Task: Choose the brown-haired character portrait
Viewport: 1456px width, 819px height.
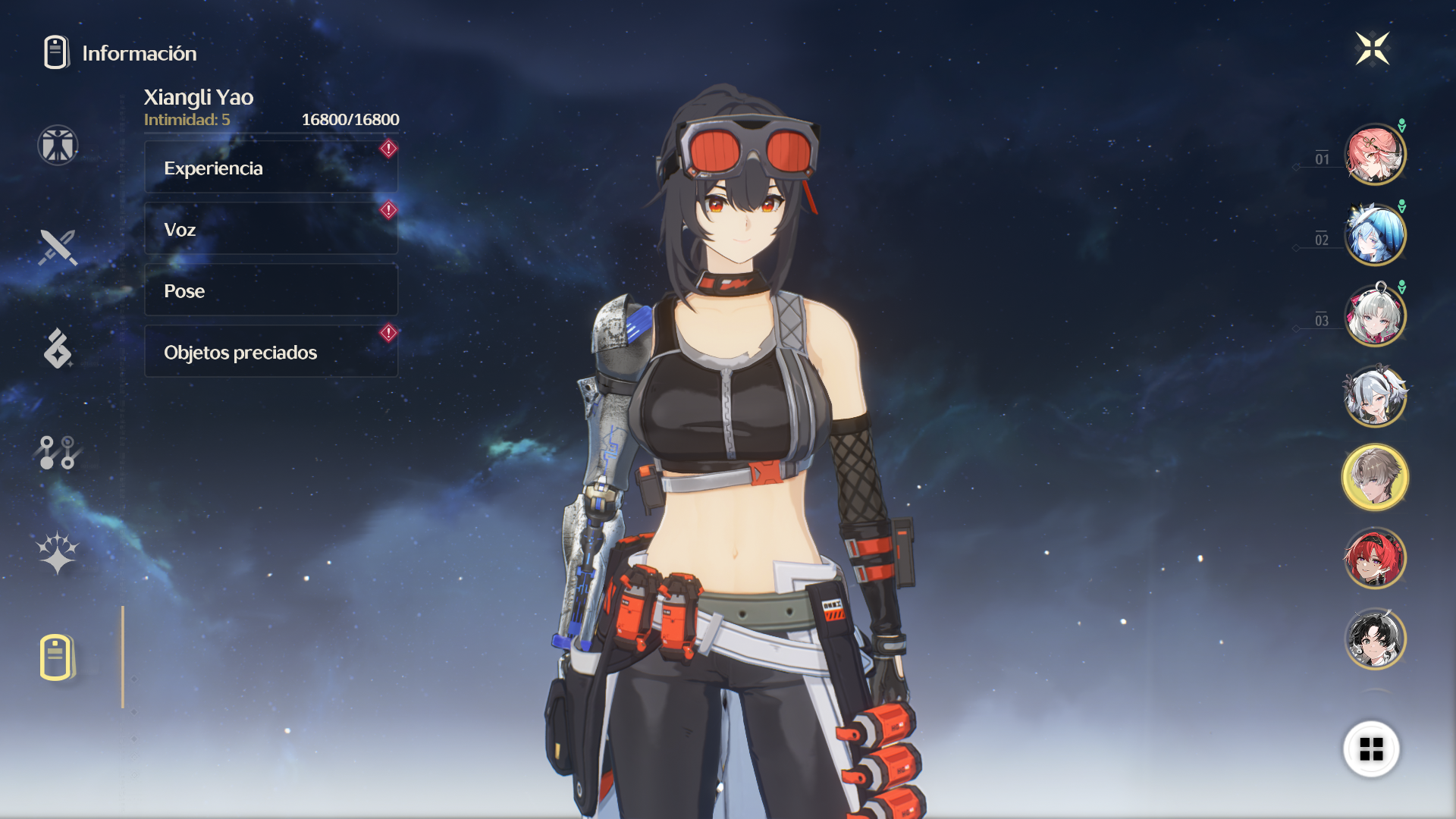Action: (x=1375, y=477)
